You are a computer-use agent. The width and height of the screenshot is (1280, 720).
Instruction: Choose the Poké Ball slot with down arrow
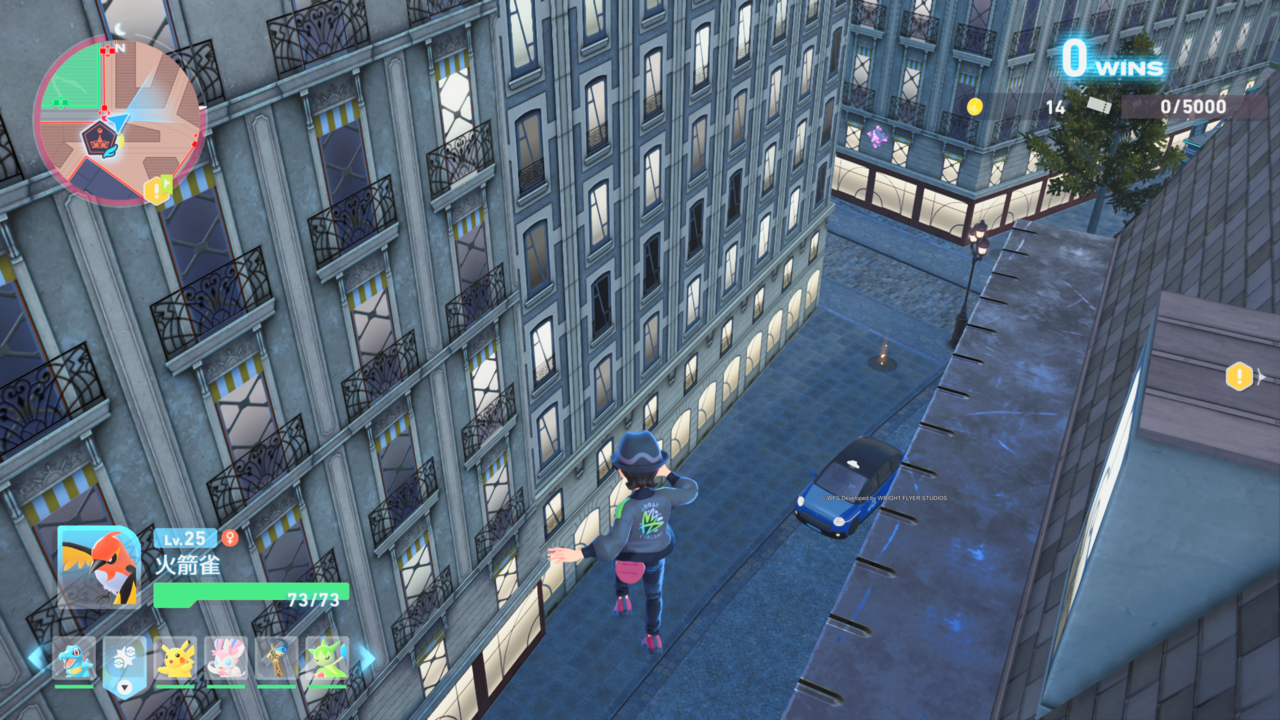tap(125, 660)
